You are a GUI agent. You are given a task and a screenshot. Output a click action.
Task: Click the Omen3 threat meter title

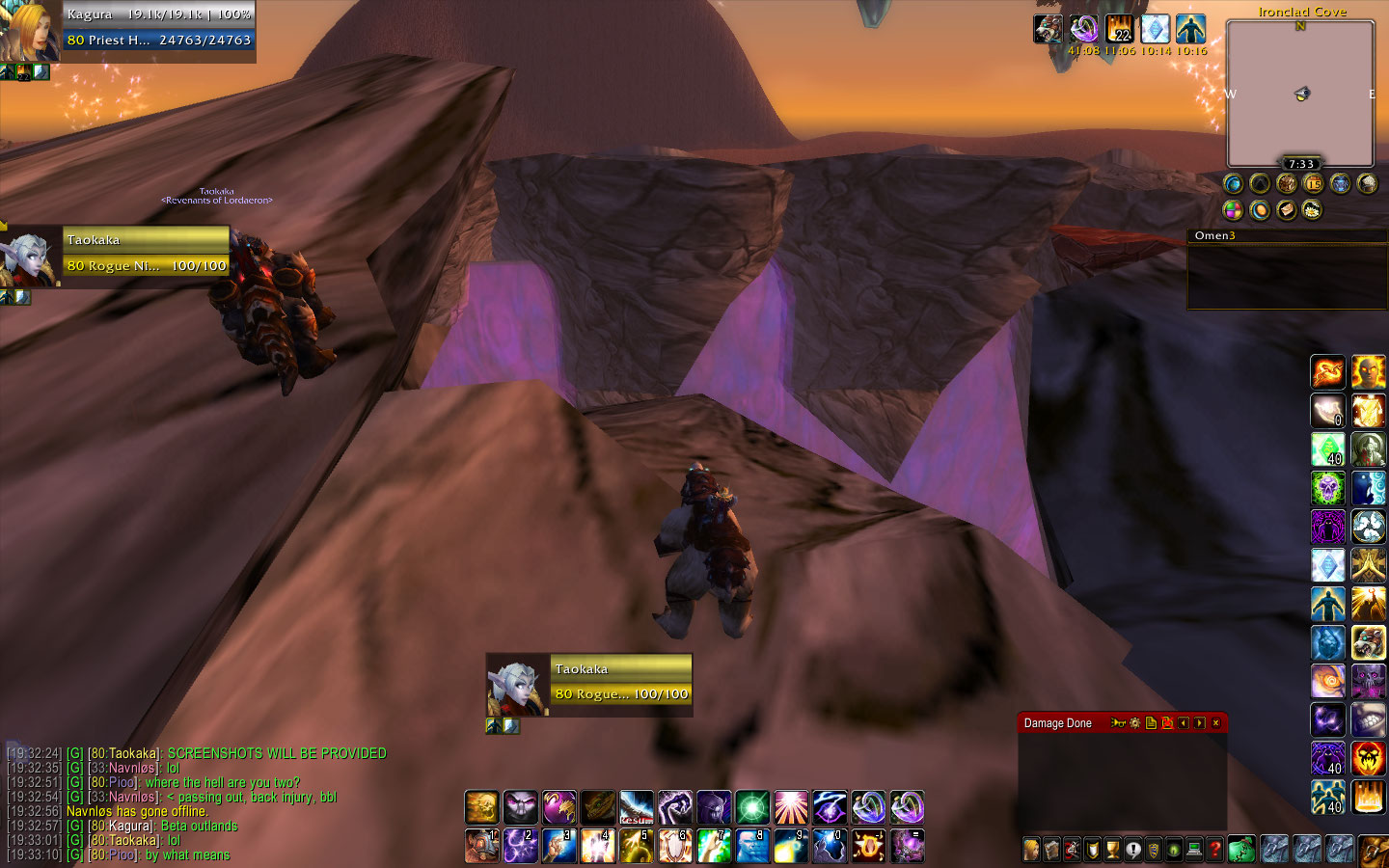pos(1214,235)
